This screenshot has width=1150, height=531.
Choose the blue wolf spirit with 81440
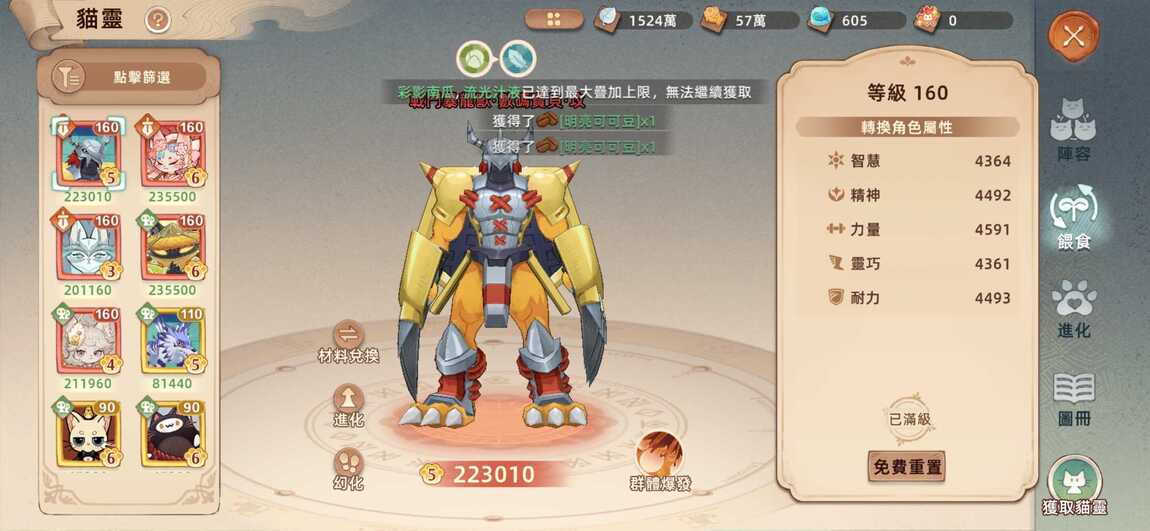pyautogui.click(x=172, y=342)
